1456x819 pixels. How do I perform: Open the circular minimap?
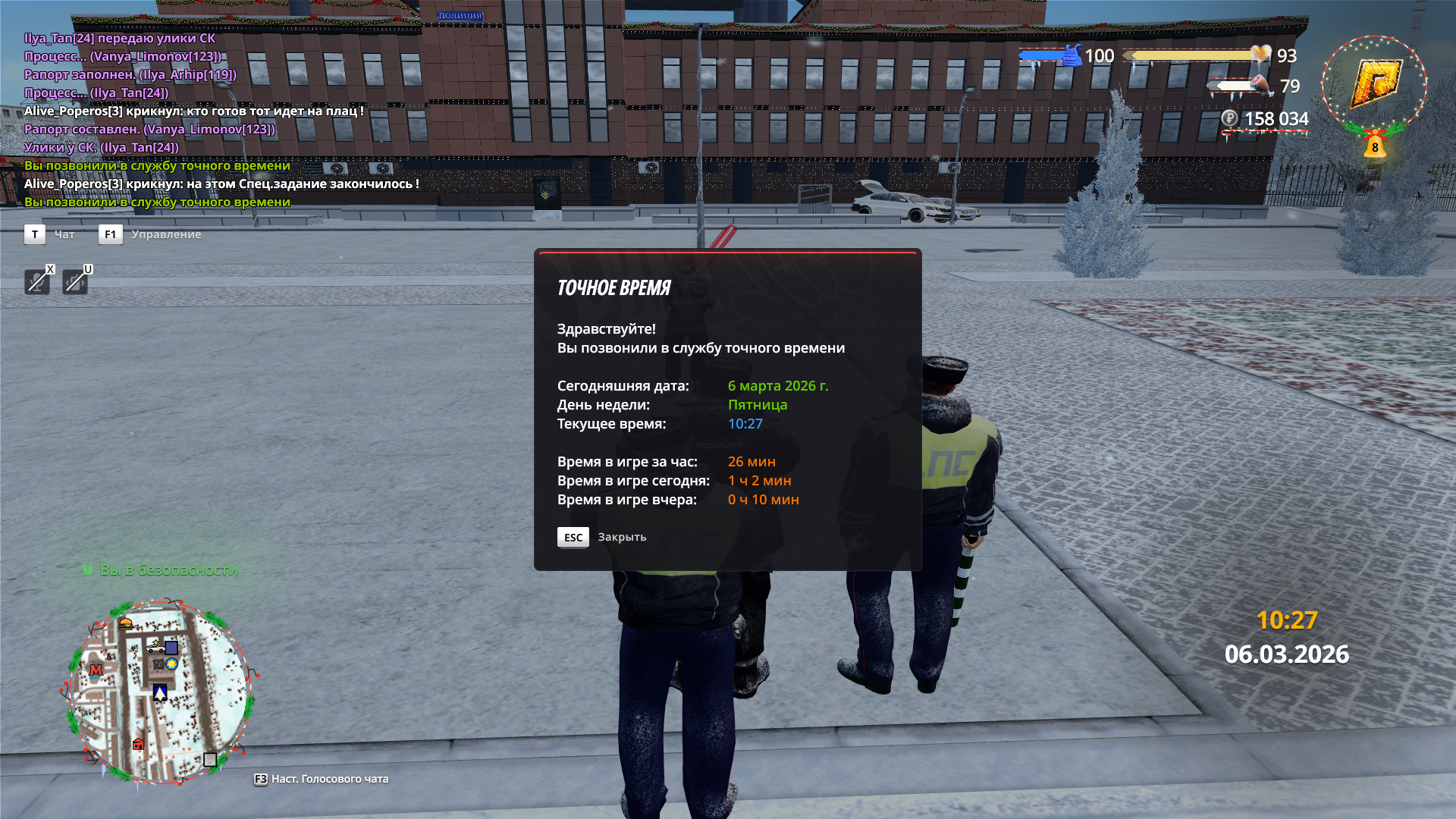coord(159,692)
